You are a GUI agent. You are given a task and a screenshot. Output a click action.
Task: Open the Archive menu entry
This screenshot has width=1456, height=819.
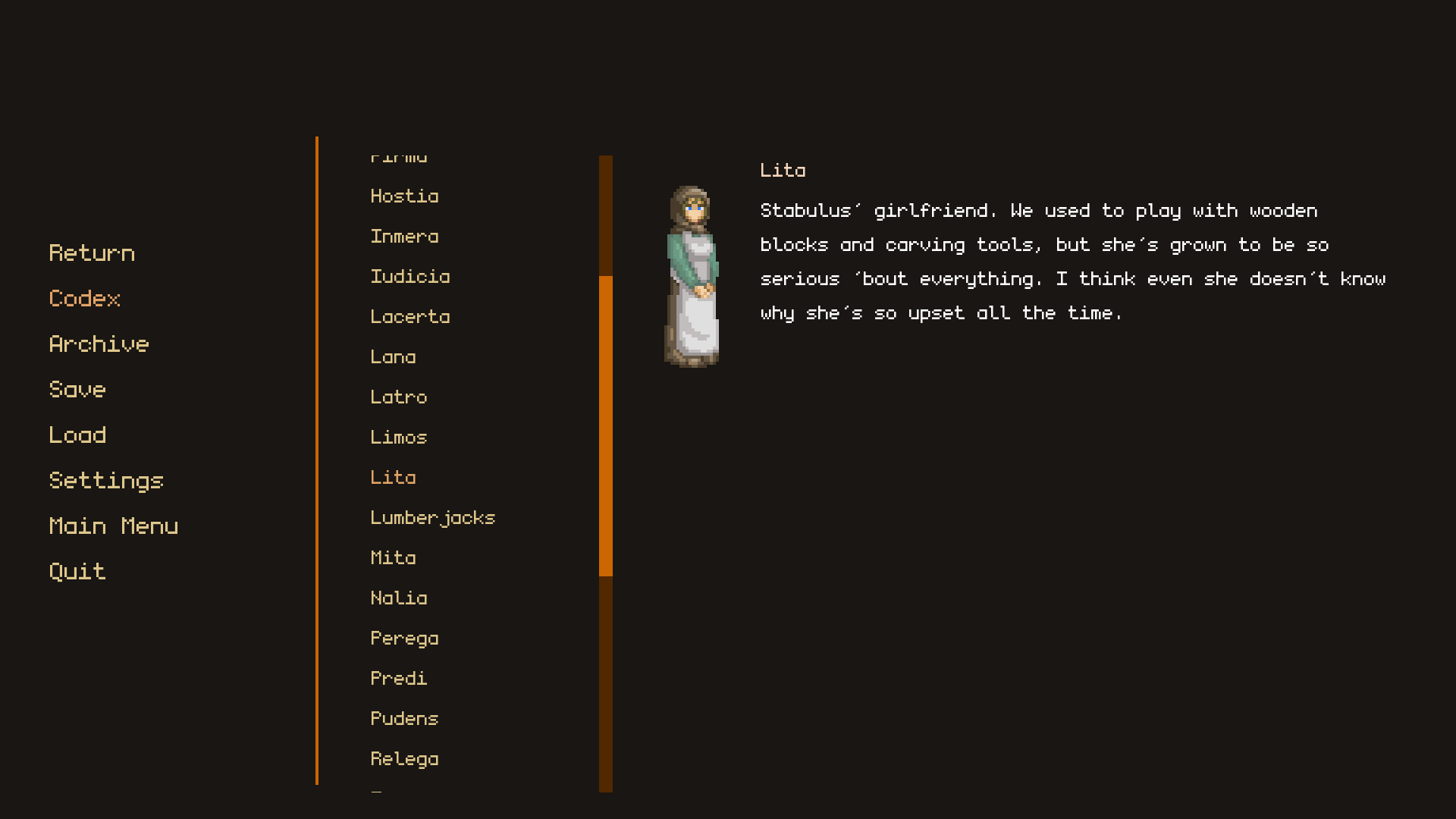pyautogui.click(x=99, y=344)
